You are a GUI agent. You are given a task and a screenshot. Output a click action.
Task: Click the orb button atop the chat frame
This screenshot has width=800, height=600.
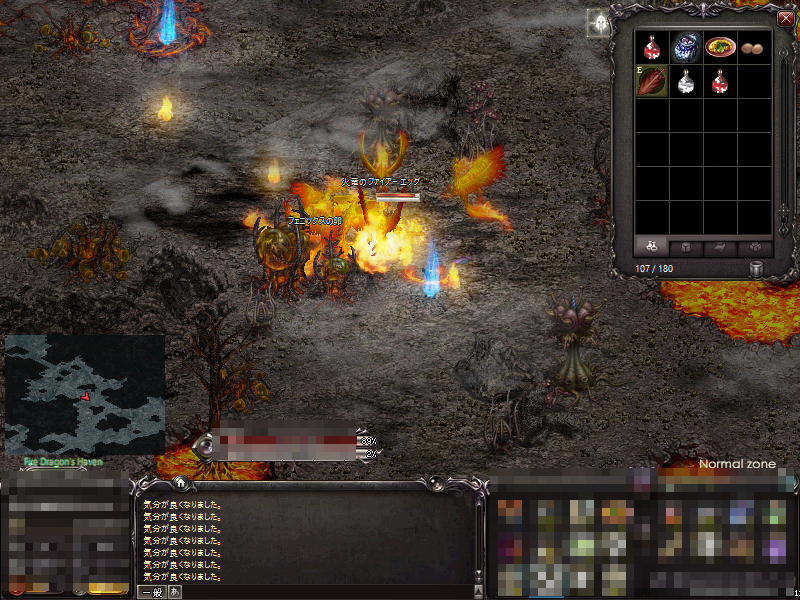coord(207,446)
